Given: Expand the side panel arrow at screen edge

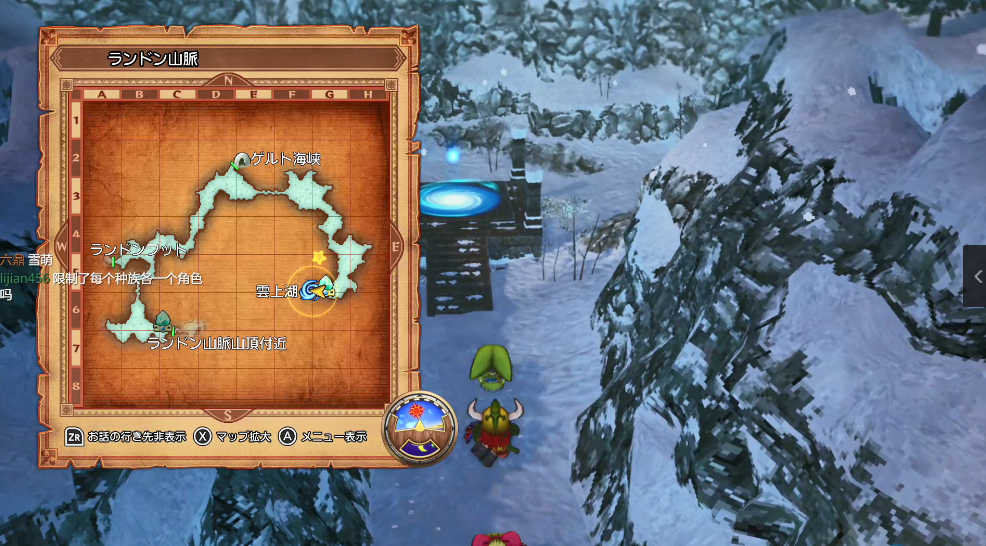Looking at the screenshot, I should click(x=976, y=276).
